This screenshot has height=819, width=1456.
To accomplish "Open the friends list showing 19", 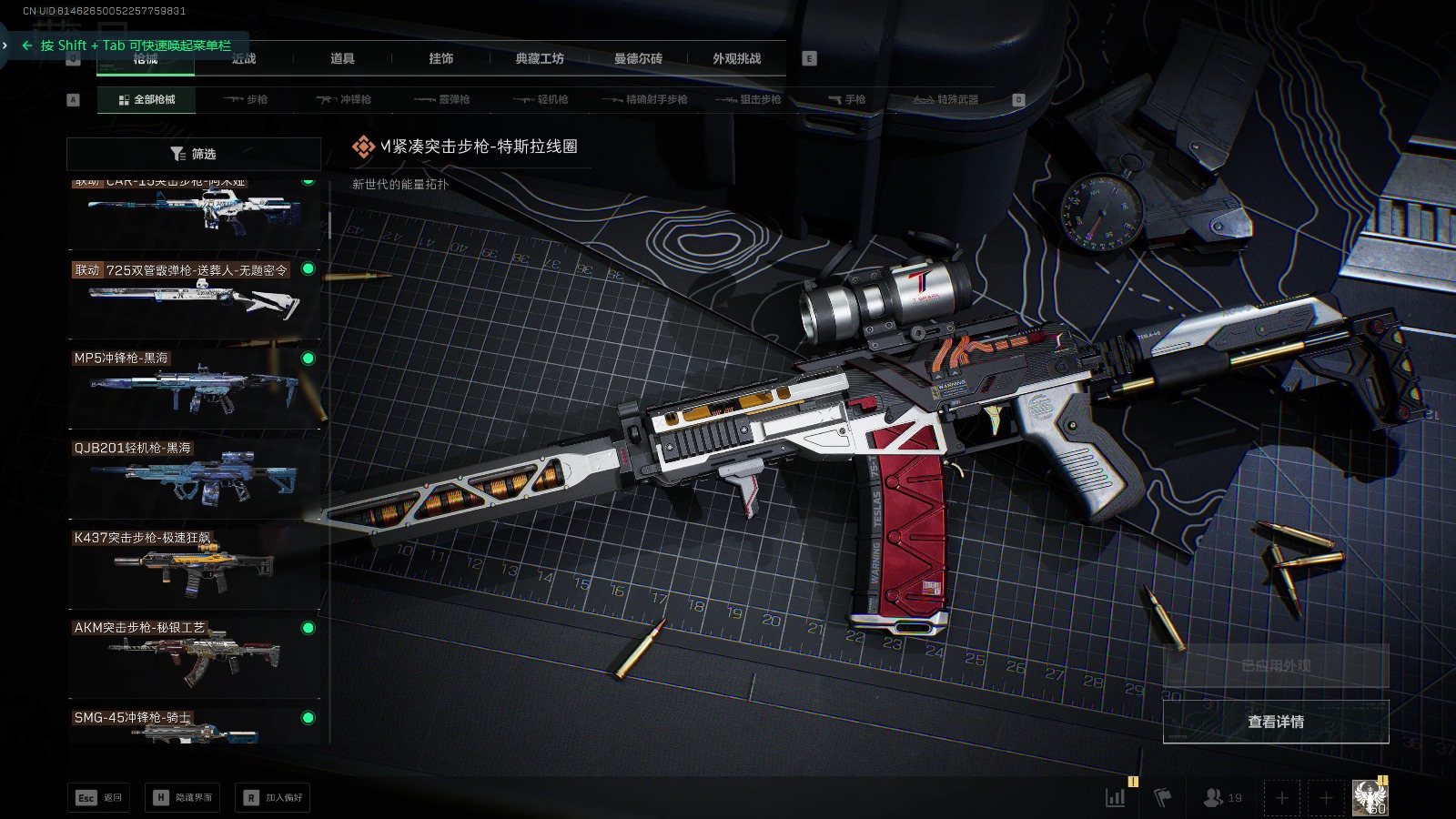I will click(x=1222, y=798).
